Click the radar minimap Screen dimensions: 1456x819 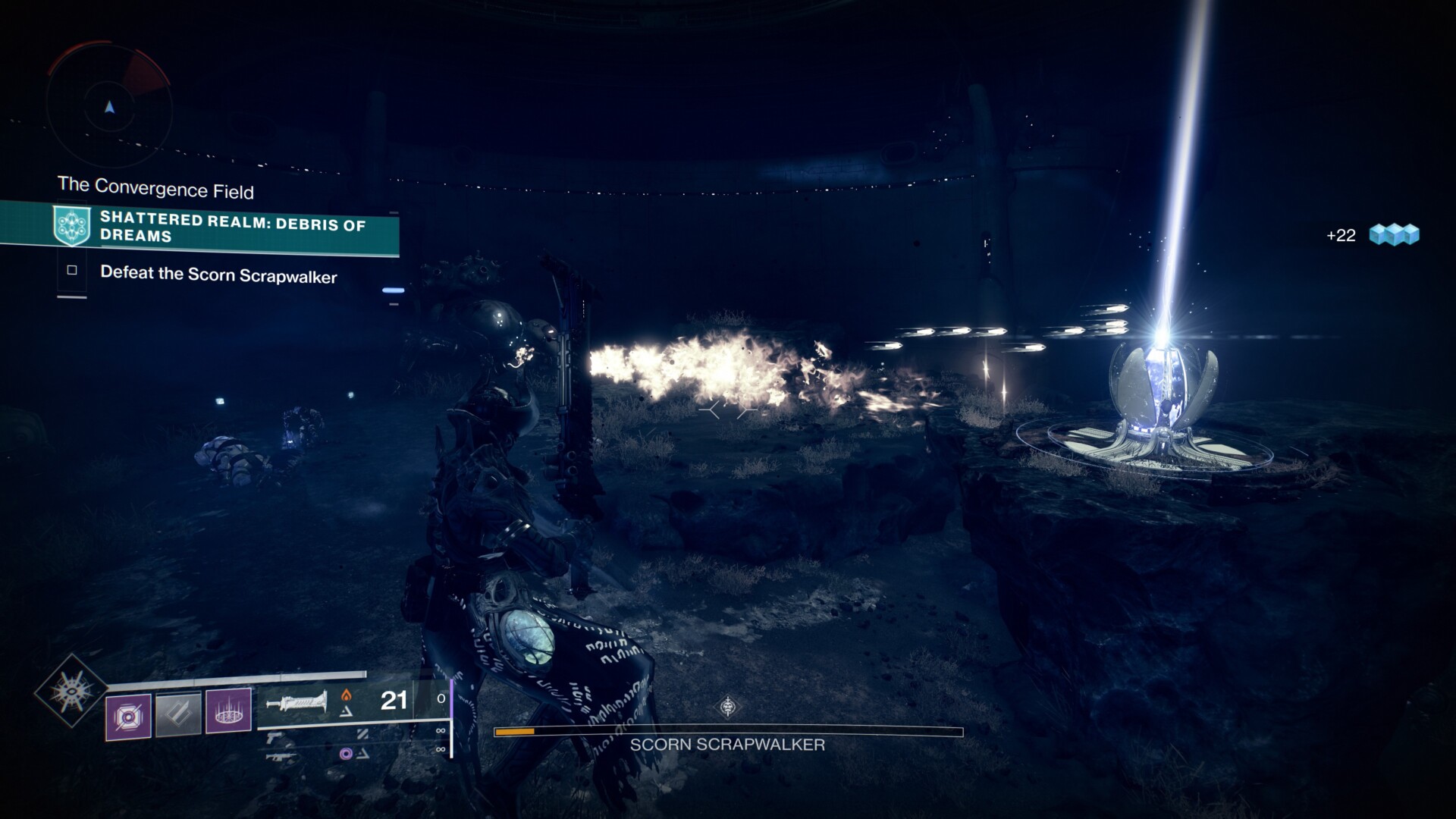[110, 106]
